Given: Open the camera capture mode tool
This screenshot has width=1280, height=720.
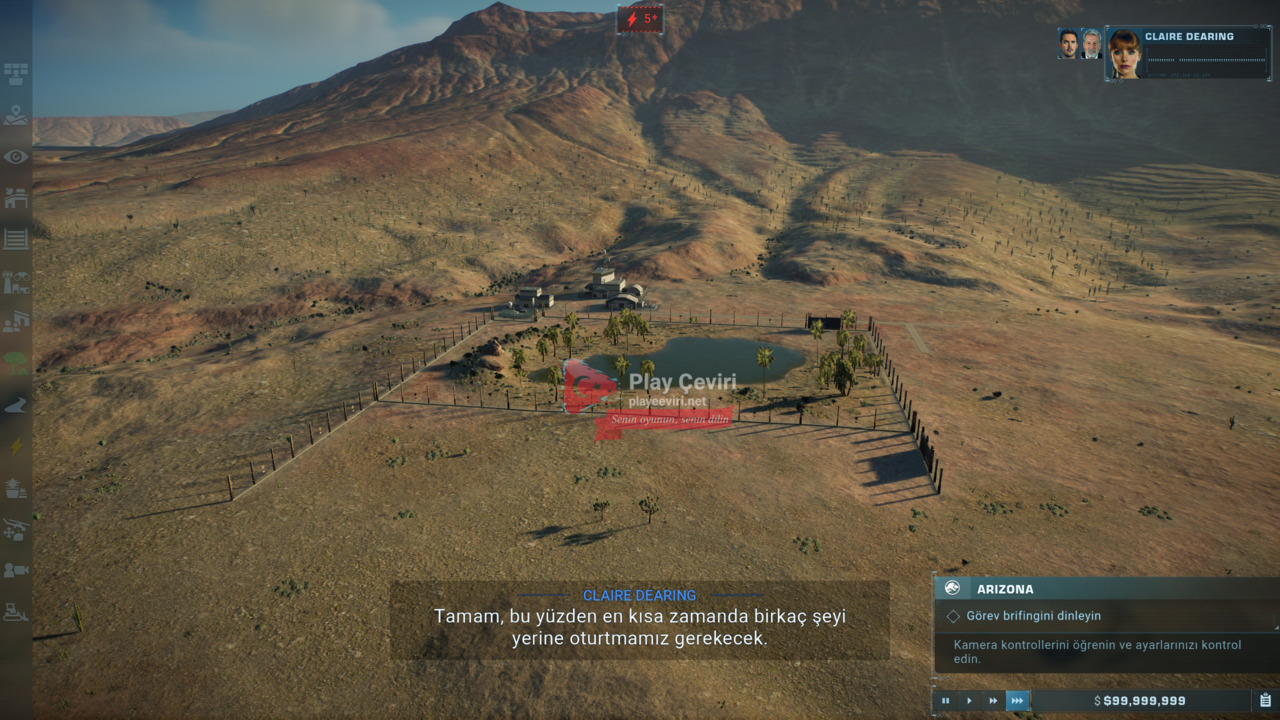Looking at the screenshot, I should tap(16, 570).
